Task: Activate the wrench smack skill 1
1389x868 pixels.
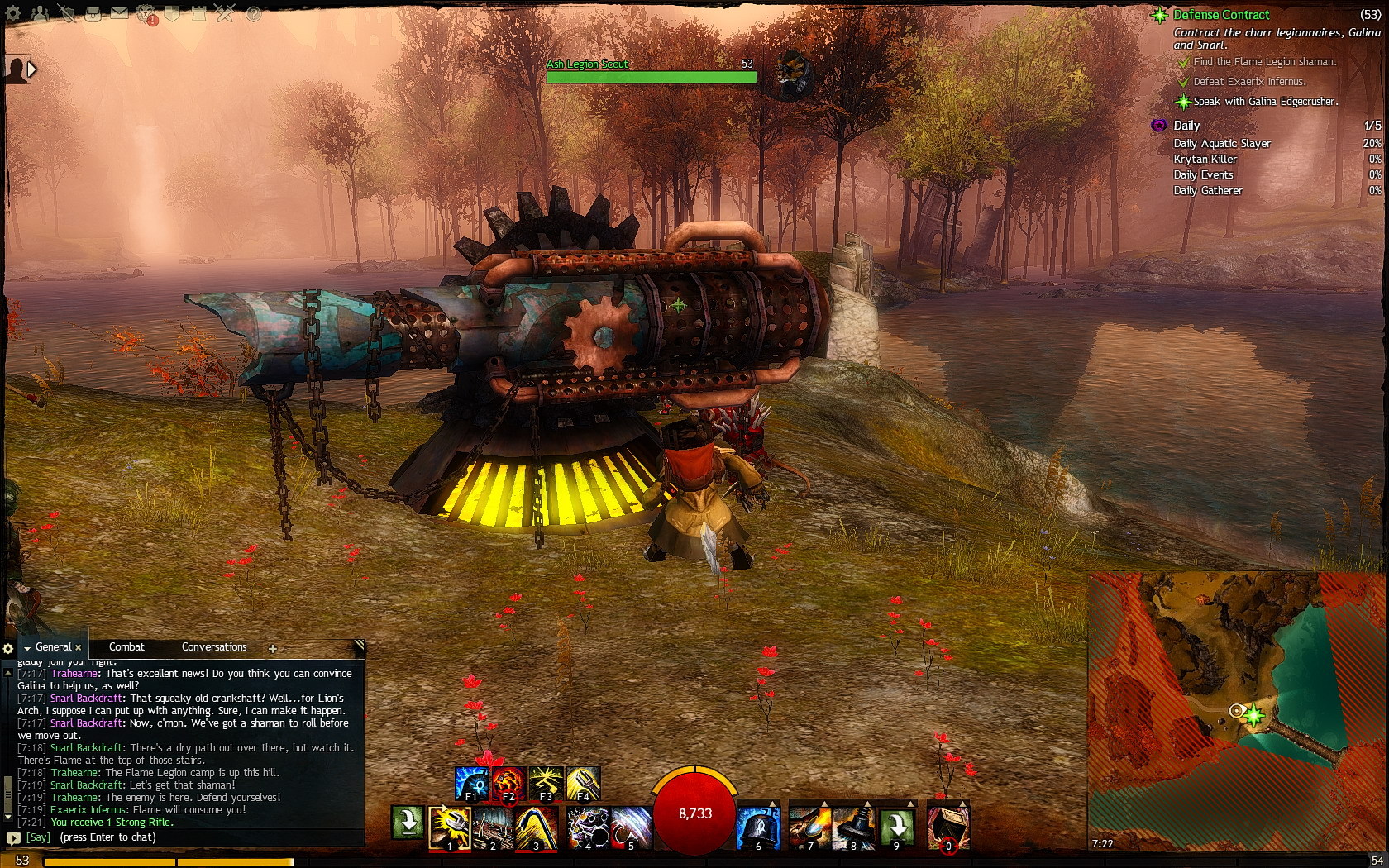Action: (x=449, y=827)
